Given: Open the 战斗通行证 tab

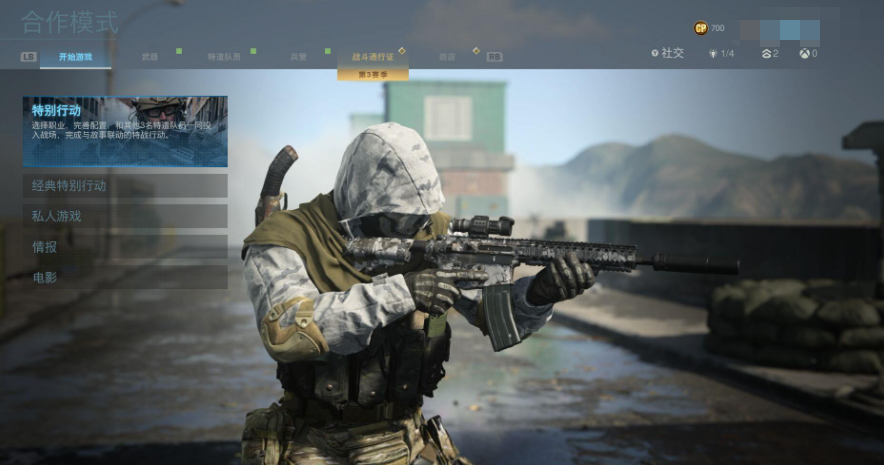Looking at the screenshot, I should [372, 57].
